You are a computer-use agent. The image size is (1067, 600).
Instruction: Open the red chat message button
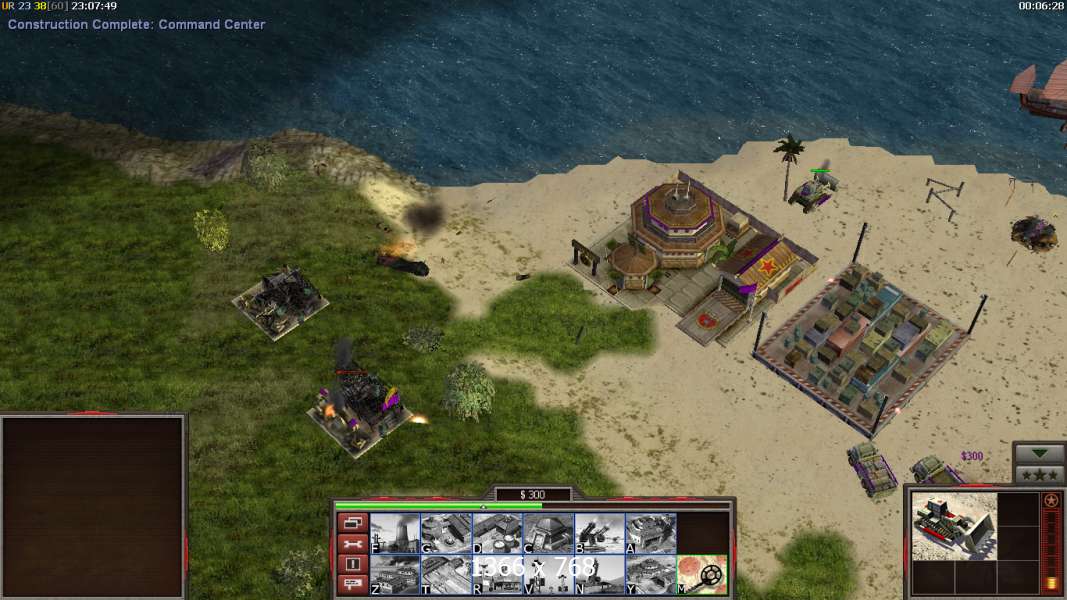click(x=351, y=585)
